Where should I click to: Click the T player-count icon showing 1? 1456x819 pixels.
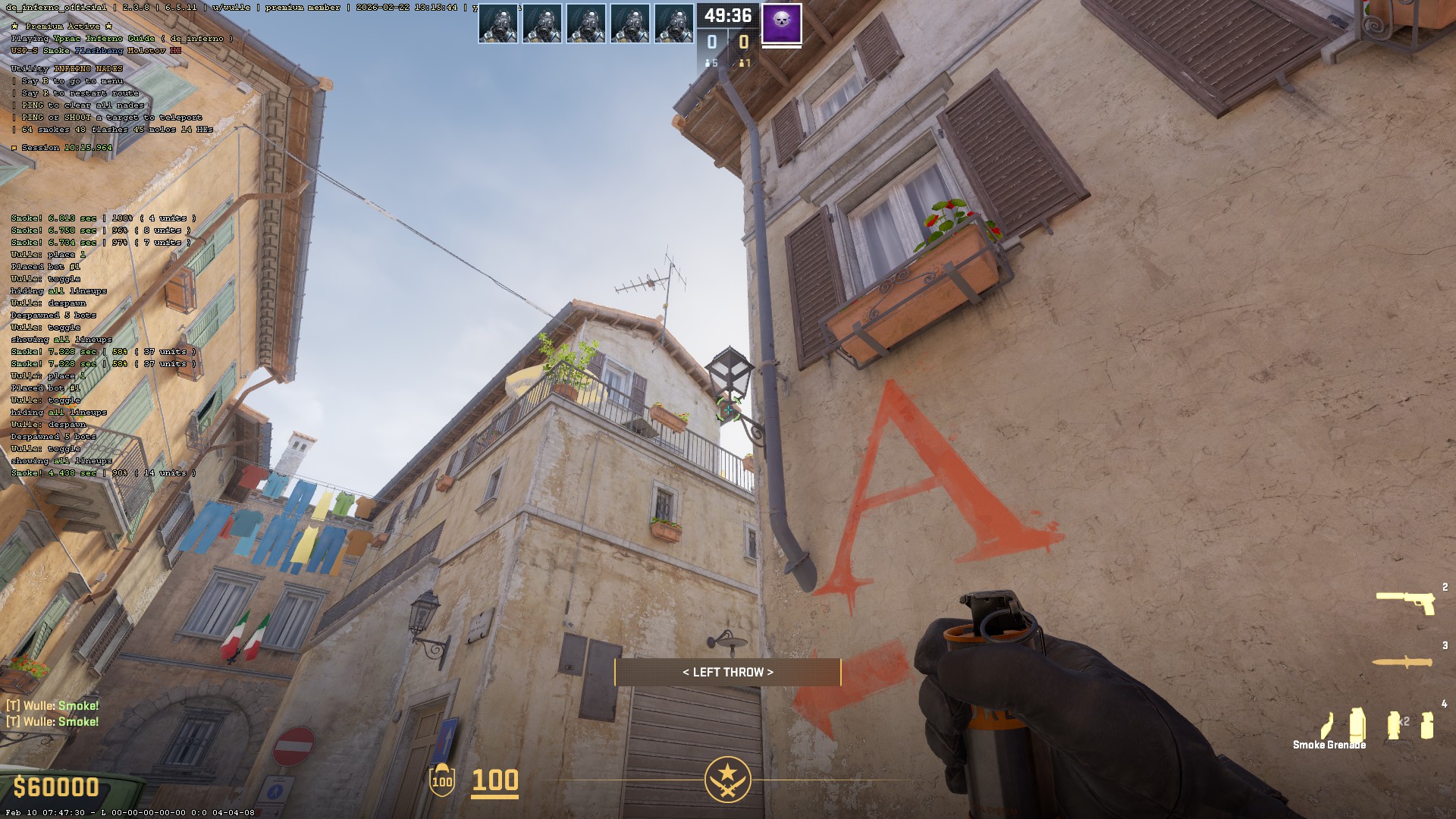(x=744, y=61)
